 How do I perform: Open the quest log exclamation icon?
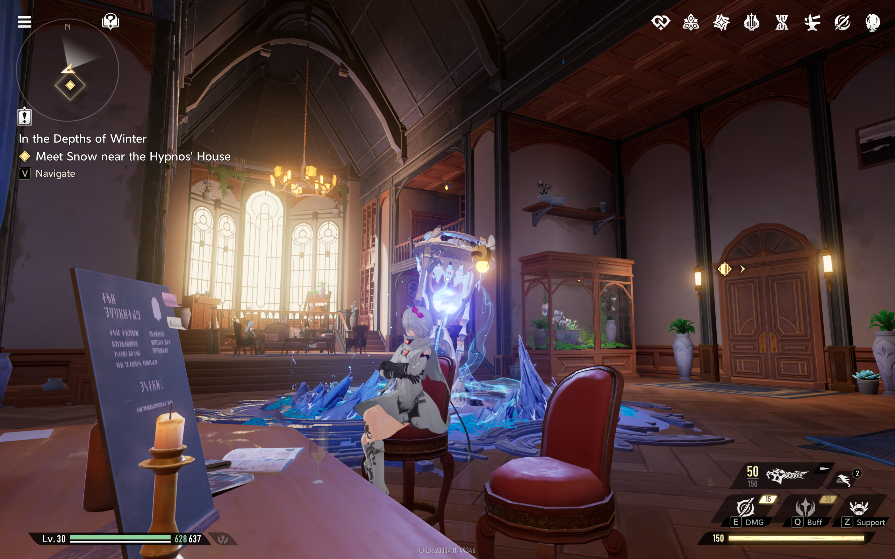[25, 117]
